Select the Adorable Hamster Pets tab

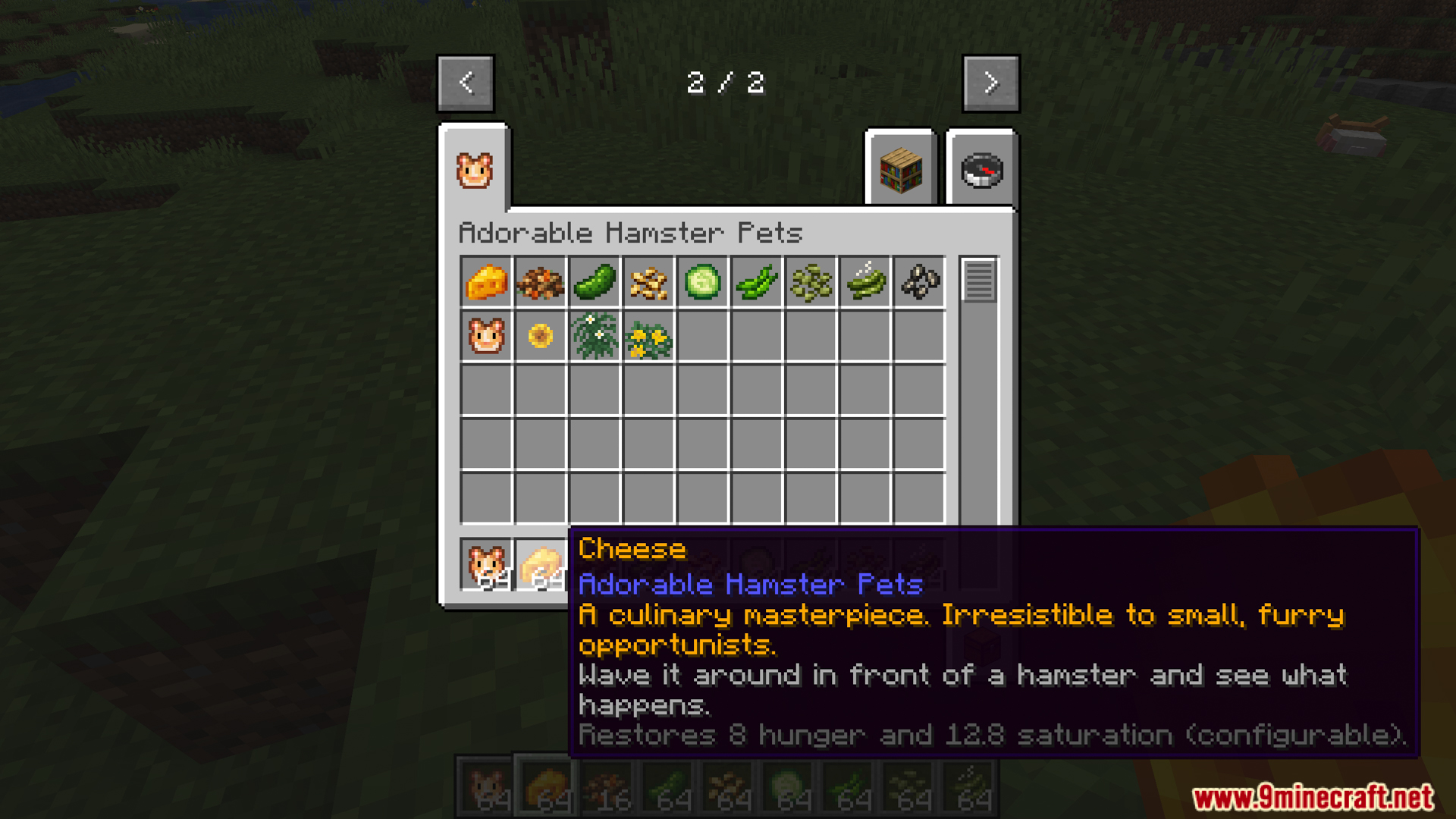point(475,169)
